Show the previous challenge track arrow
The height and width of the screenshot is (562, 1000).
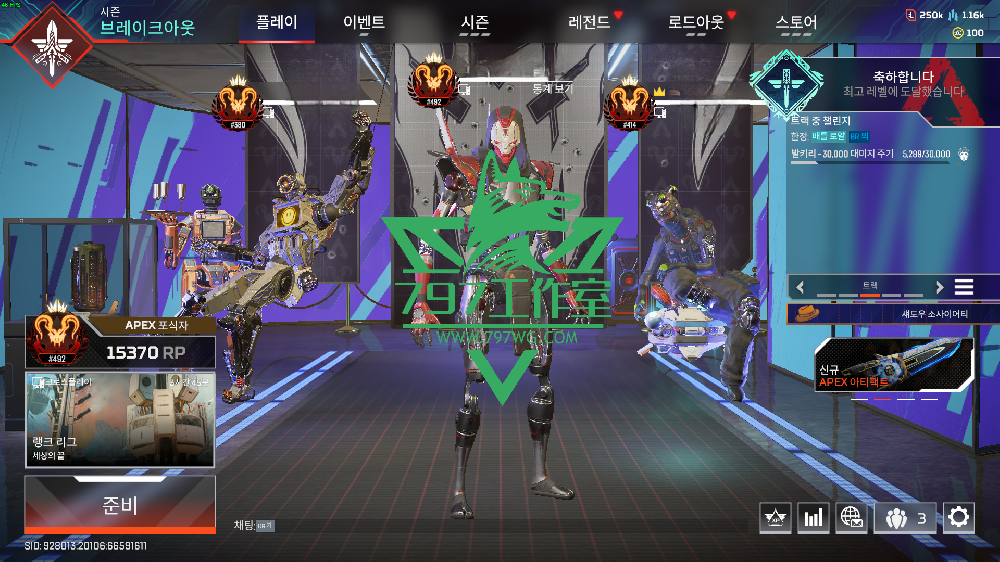800,287
